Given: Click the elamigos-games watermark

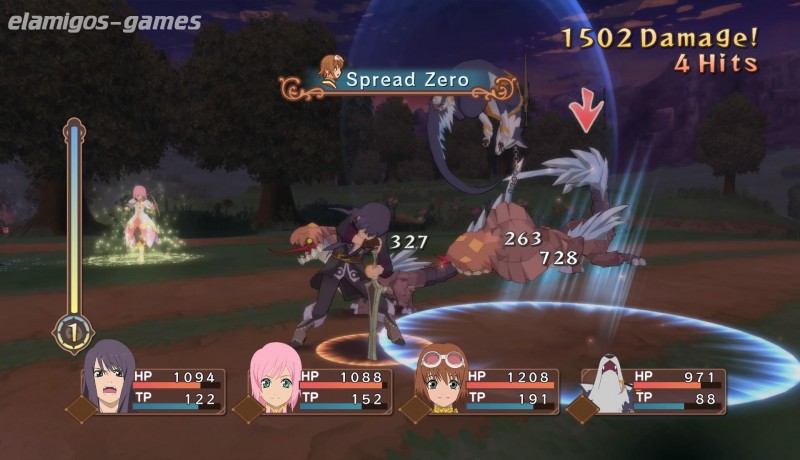Looking at the screenshot, I should (103, 21).
